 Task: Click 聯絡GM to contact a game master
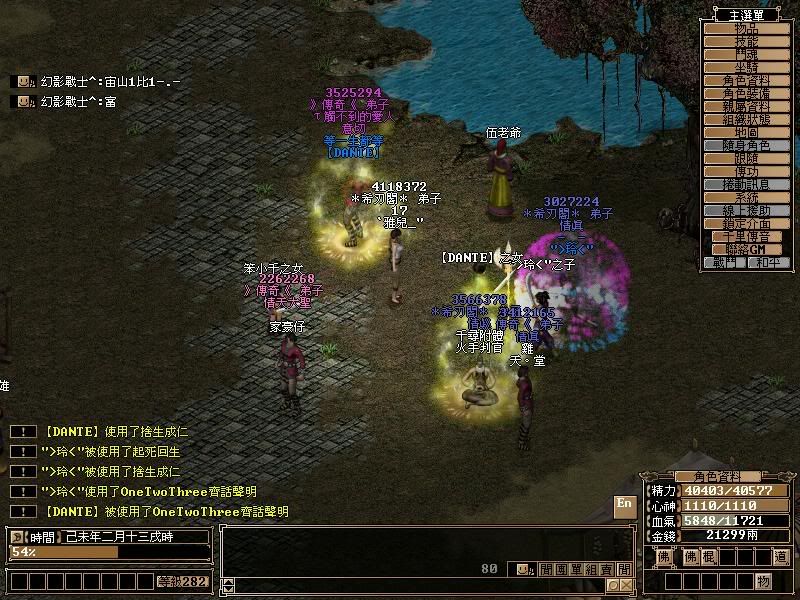(746, 249)
